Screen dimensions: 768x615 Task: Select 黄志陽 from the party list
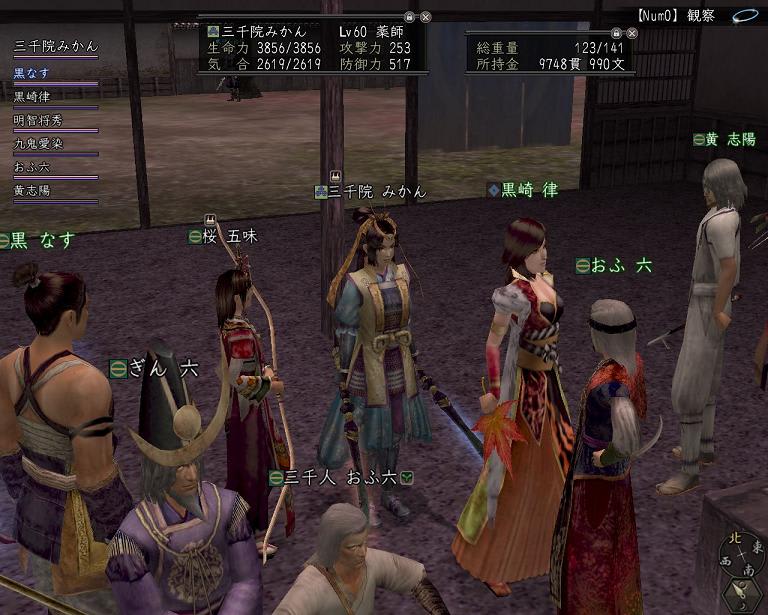point(31,190)
